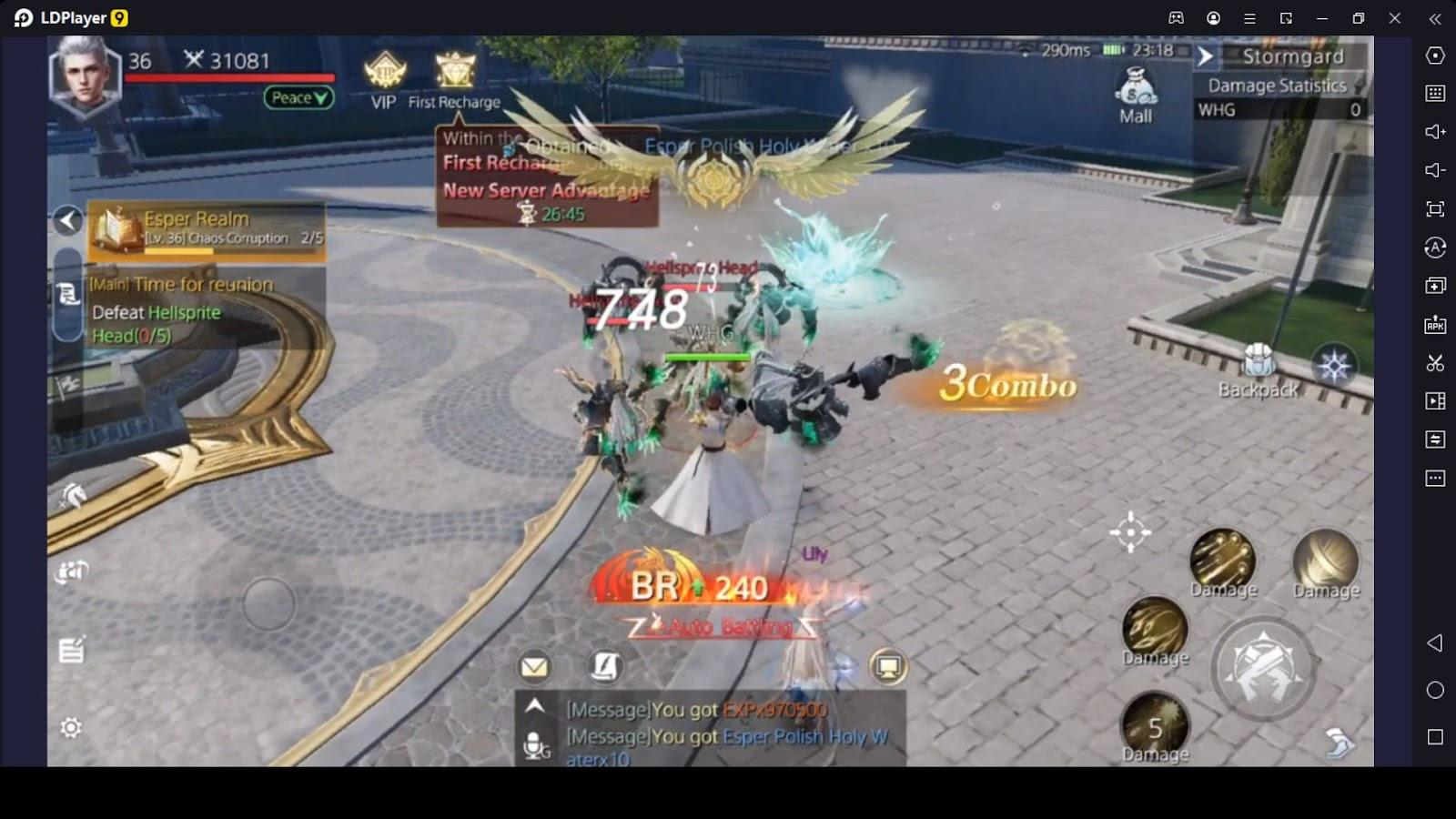1456x819 pixels.
Task: Open the Mall shop
Action: click(1136, 96)
